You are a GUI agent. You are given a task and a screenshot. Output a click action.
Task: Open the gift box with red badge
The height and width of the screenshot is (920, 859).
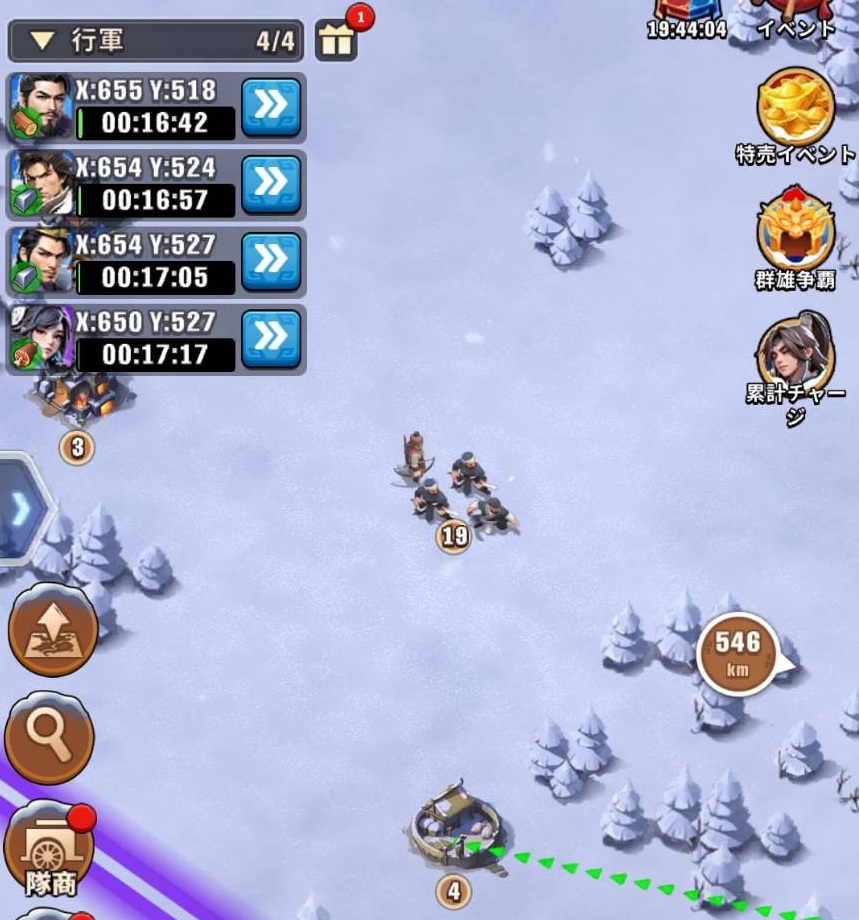[336, 42]
